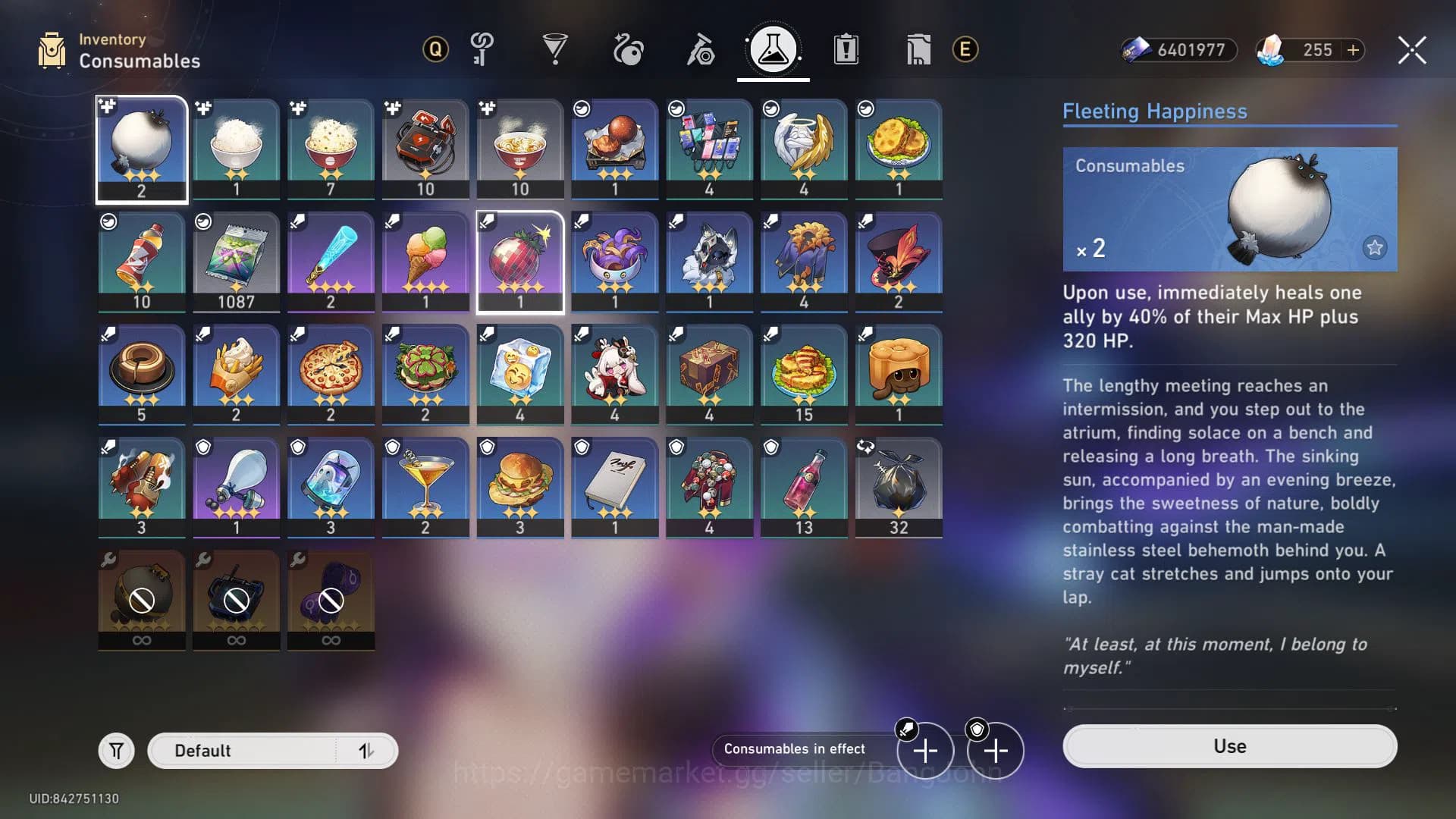Add a defense consumable via shield plus slot

(x=994, y=751)
